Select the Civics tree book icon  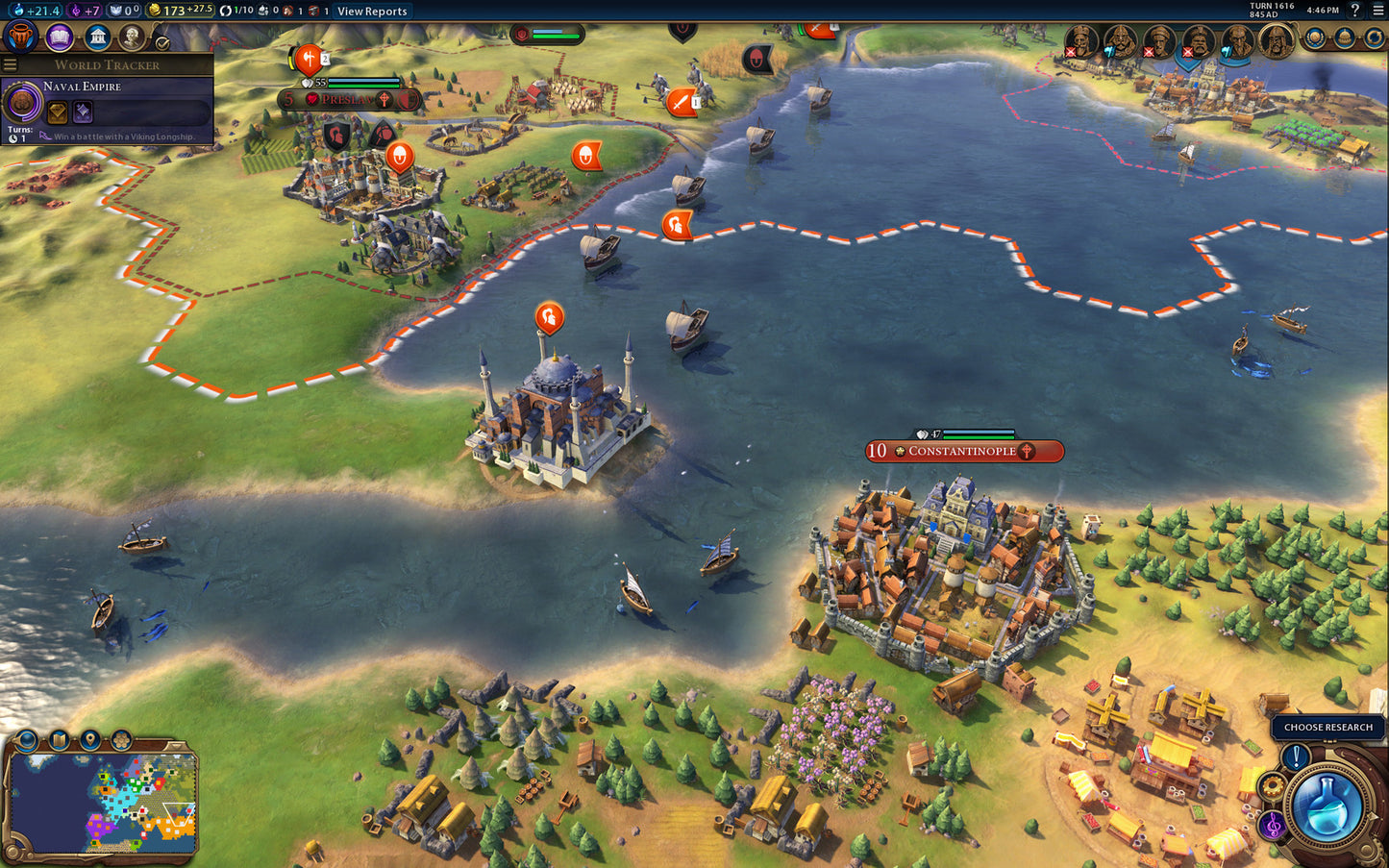coord(59,37)
